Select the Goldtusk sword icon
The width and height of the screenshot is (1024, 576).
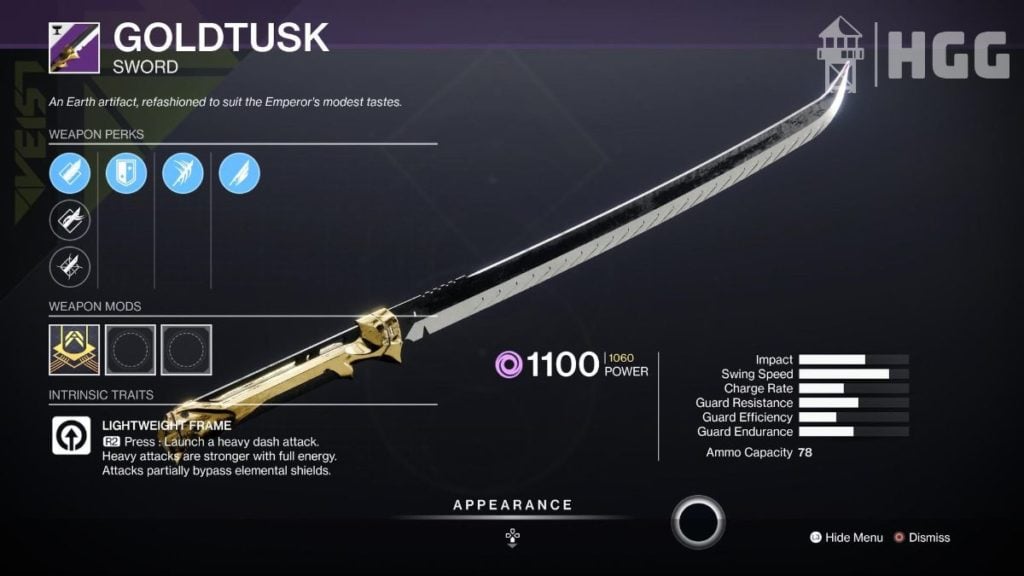pyautogui.click(x=74, y=48)
